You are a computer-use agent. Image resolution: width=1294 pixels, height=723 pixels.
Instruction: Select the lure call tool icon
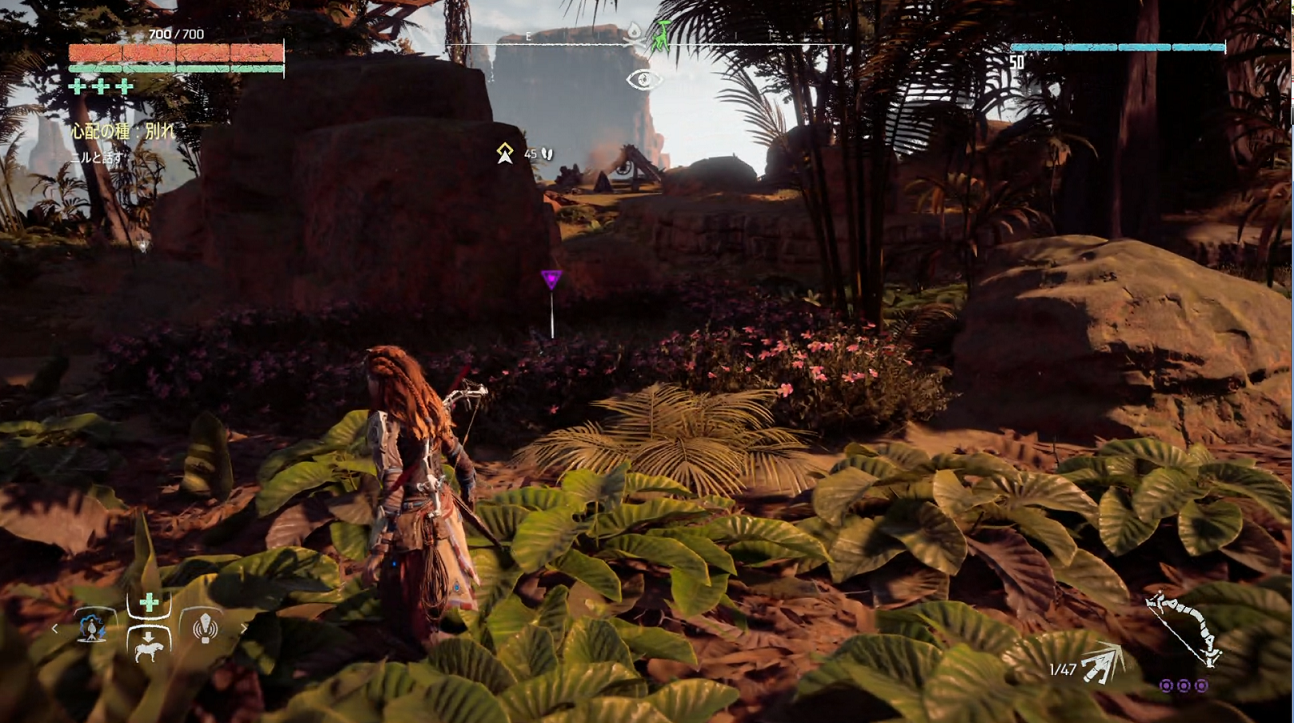tap(205, 628)
